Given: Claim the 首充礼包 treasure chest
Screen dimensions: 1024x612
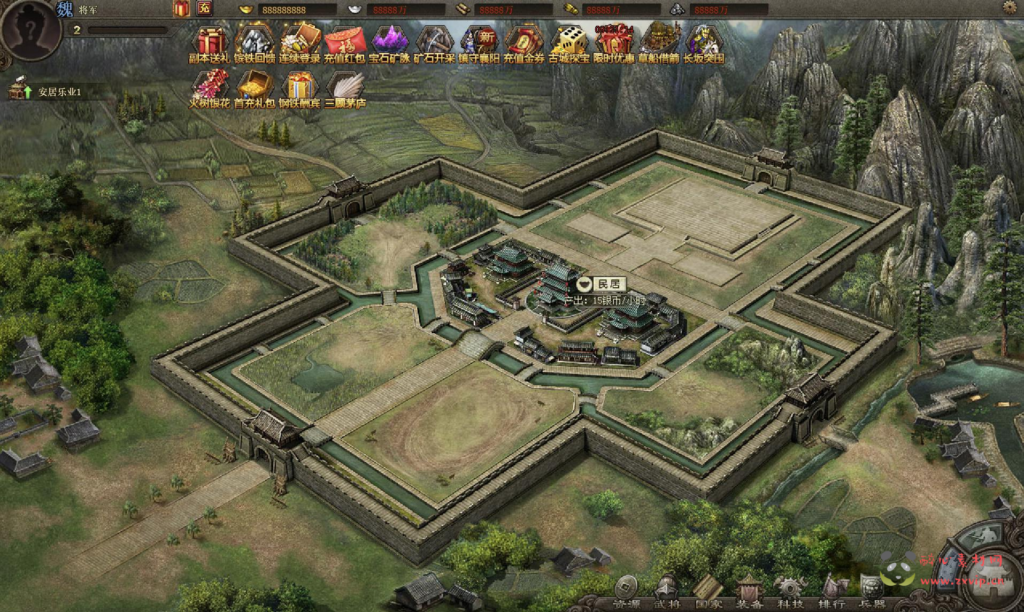Looking at the screenshot, I should pos(254,88).
